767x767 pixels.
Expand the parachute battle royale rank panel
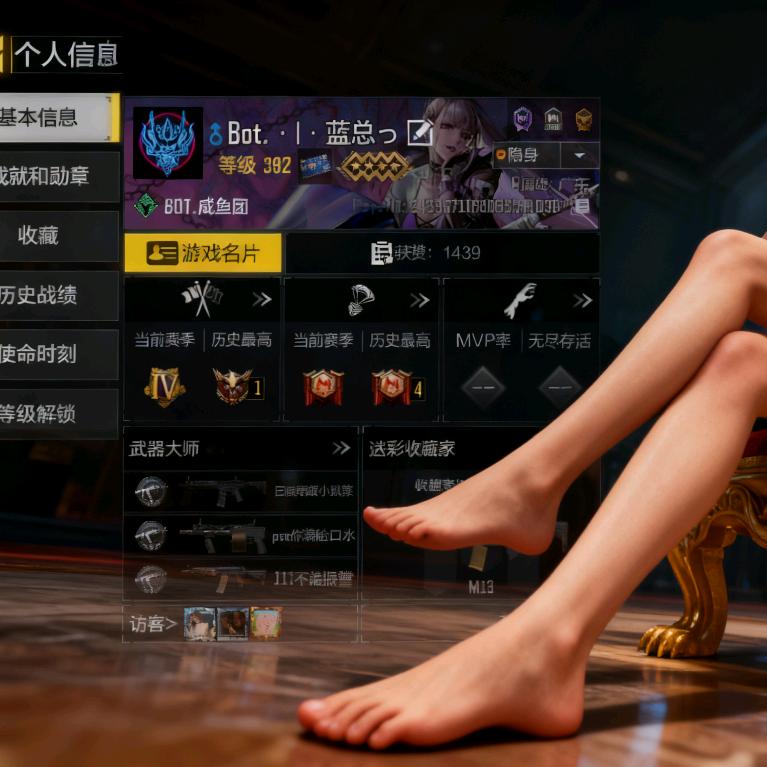click(x=420, y=299)
